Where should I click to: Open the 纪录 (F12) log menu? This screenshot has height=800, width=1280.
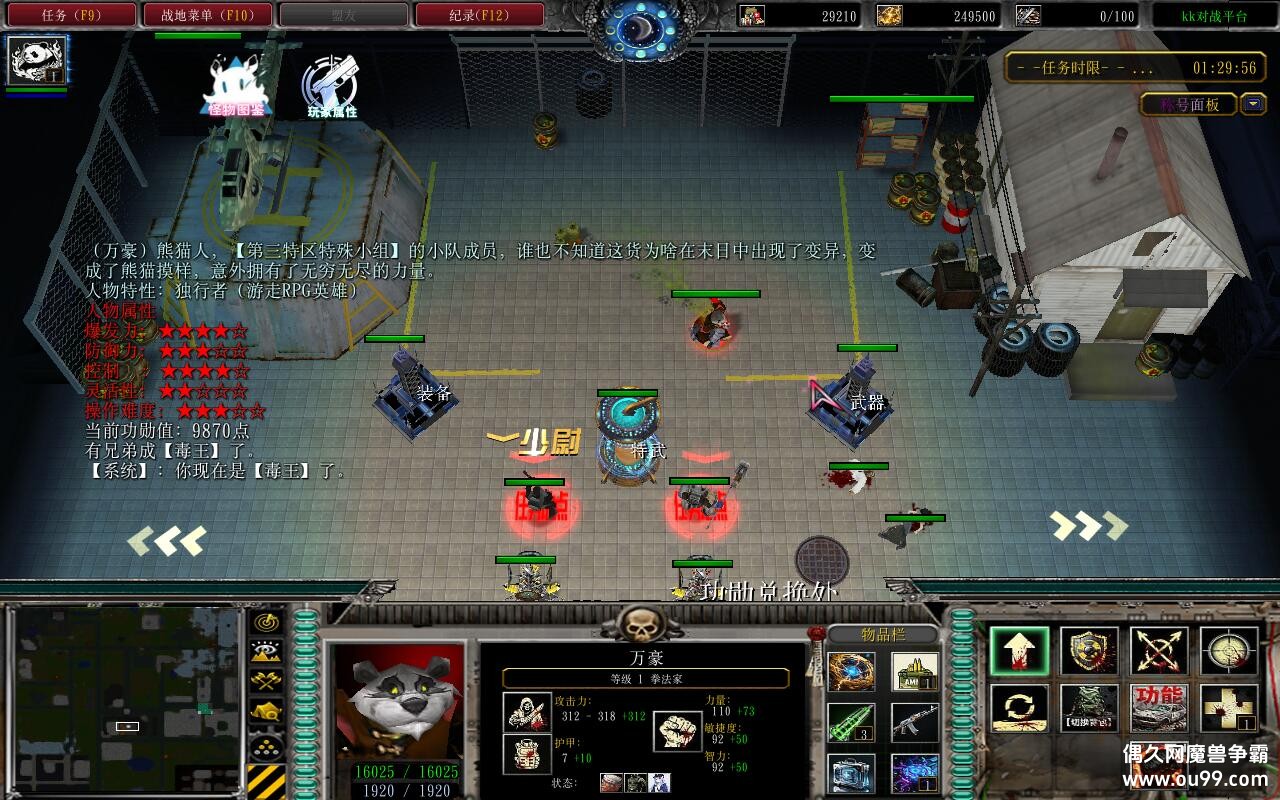(x=479, y=15)
